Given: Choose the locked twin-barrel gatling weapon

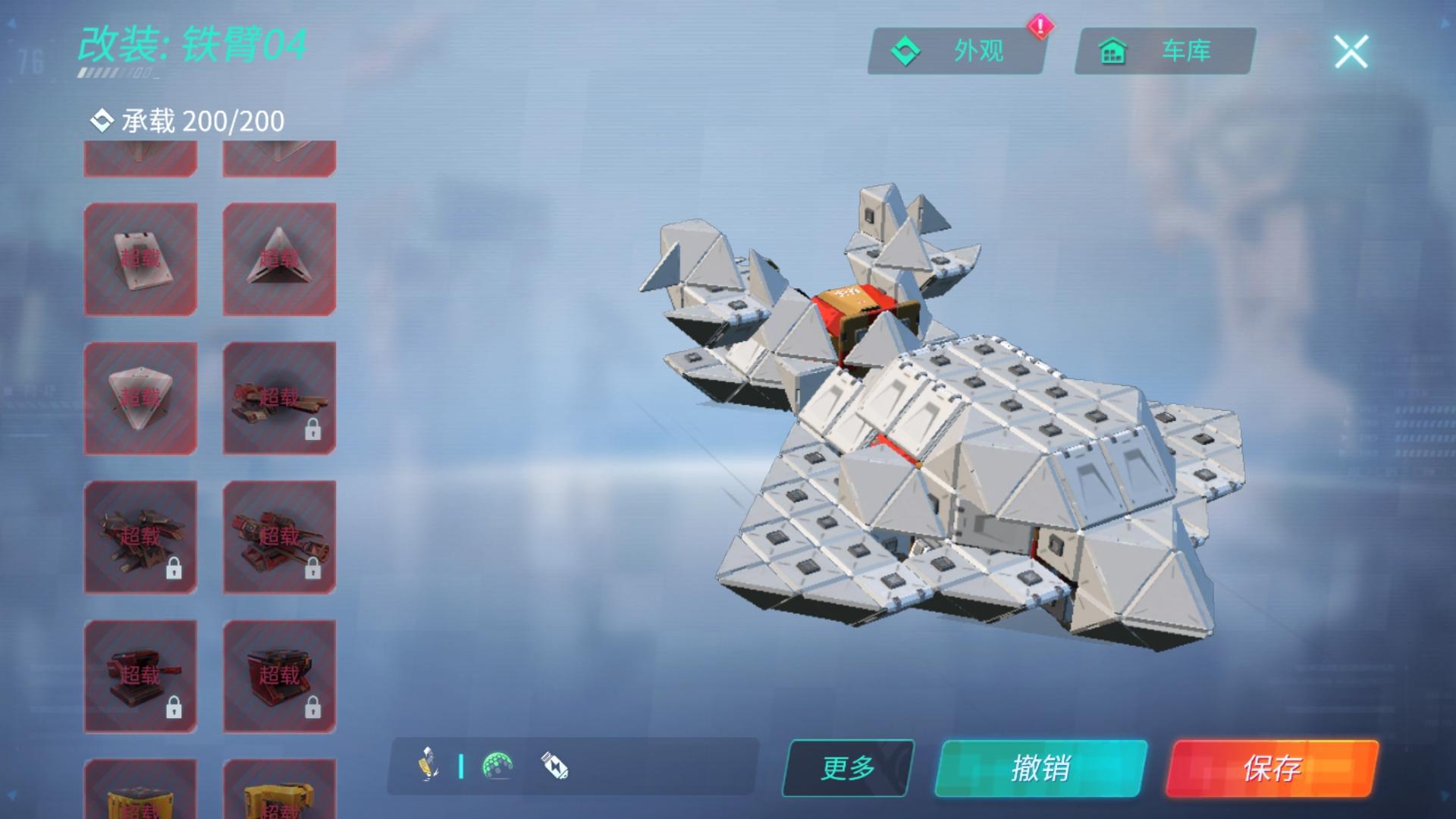Looking at the screenshot, I should [x=279, y=537].
